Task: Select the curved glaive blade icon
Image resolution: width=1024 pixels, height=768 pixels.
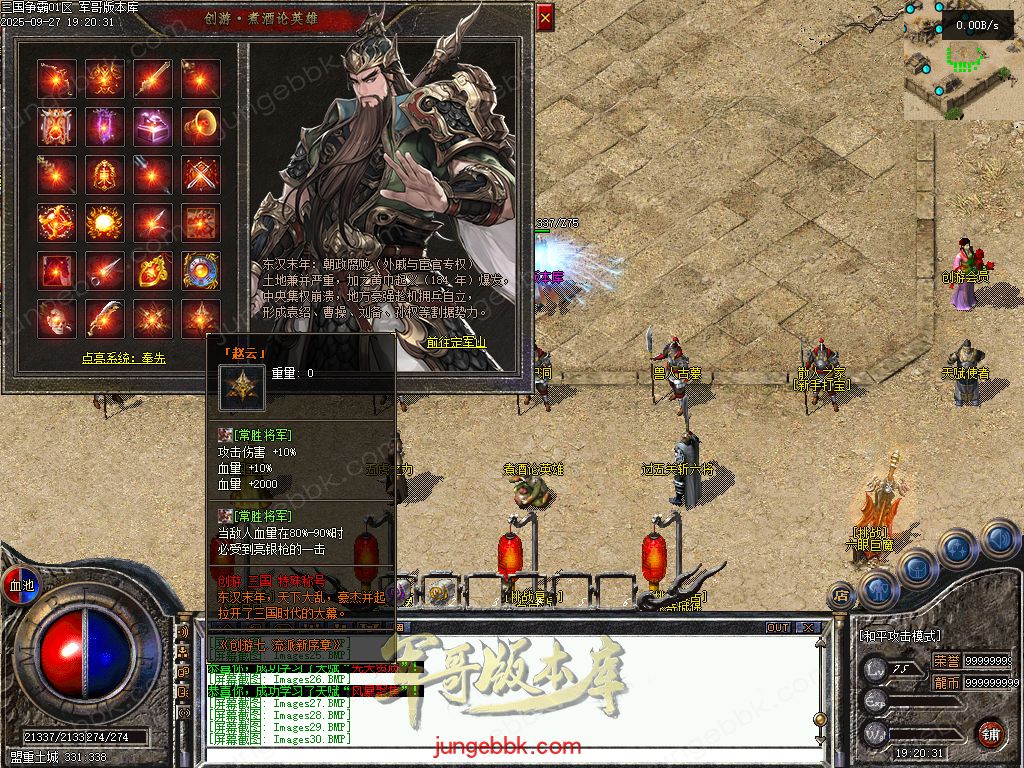Action: (105, 318)
